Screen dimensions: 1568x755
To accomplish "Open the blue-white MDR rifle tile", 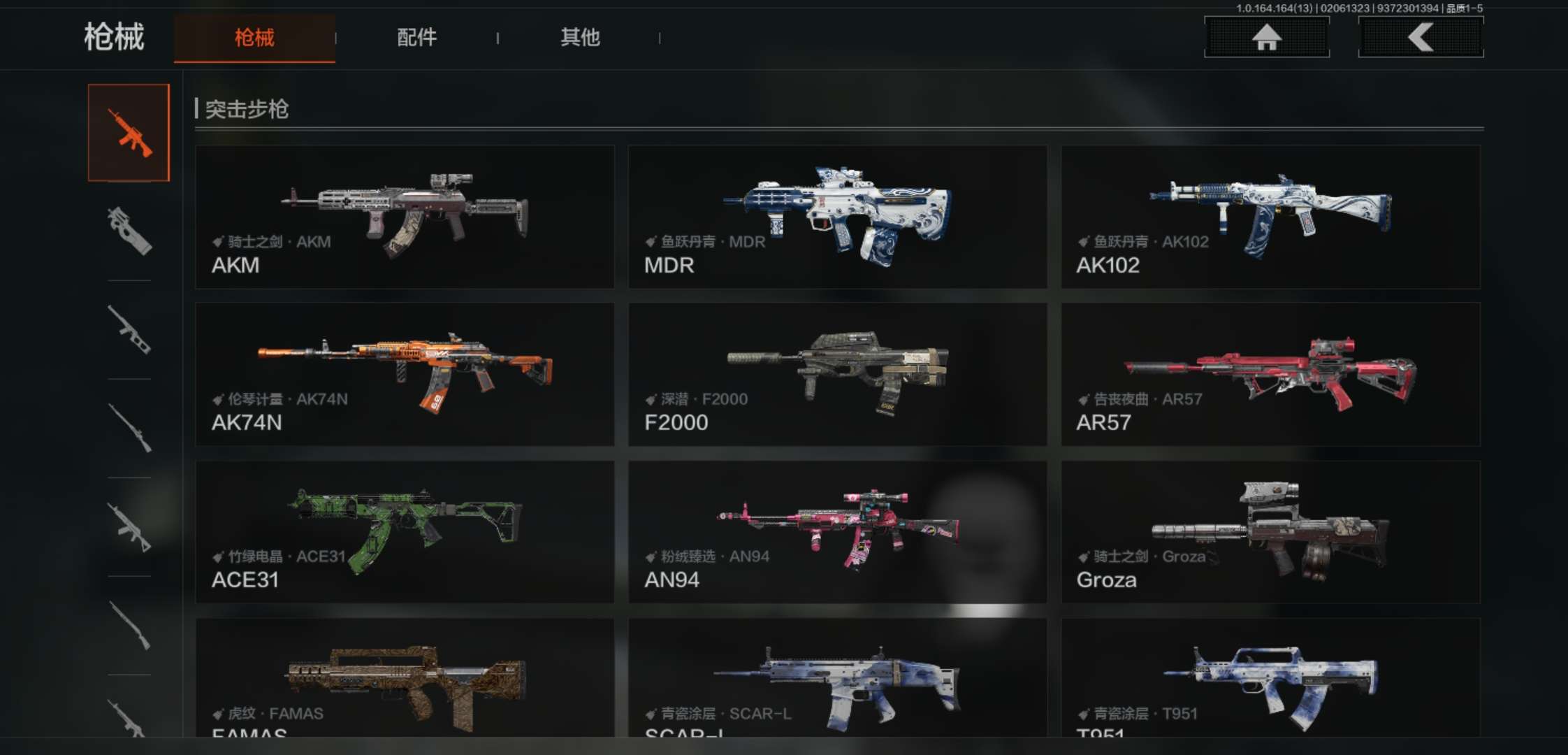I will (x=837, y=217).
